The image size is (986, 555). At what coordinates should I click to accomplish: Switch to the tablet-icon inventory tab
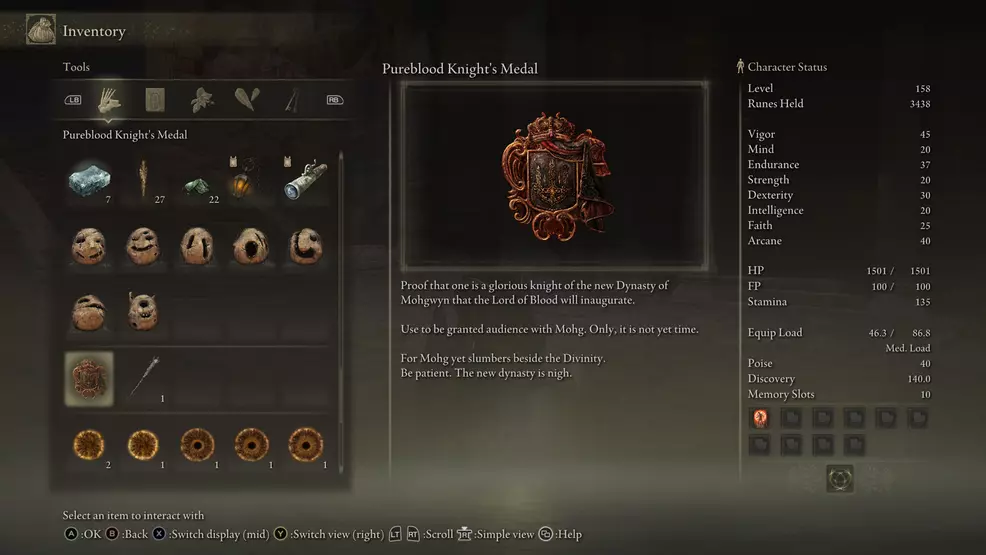(x=154, y=99)
